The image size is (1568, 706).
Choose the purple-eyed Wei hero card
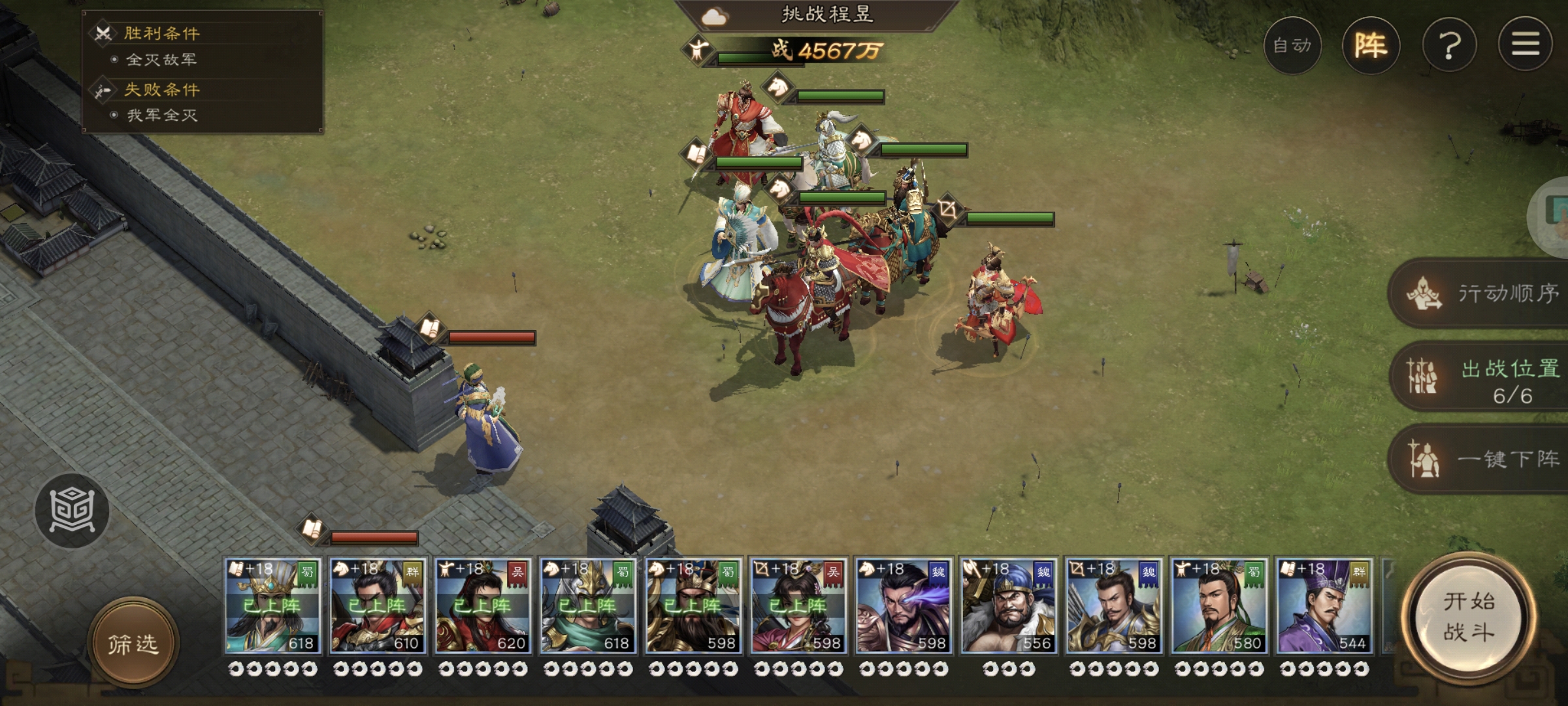(904, 606)
